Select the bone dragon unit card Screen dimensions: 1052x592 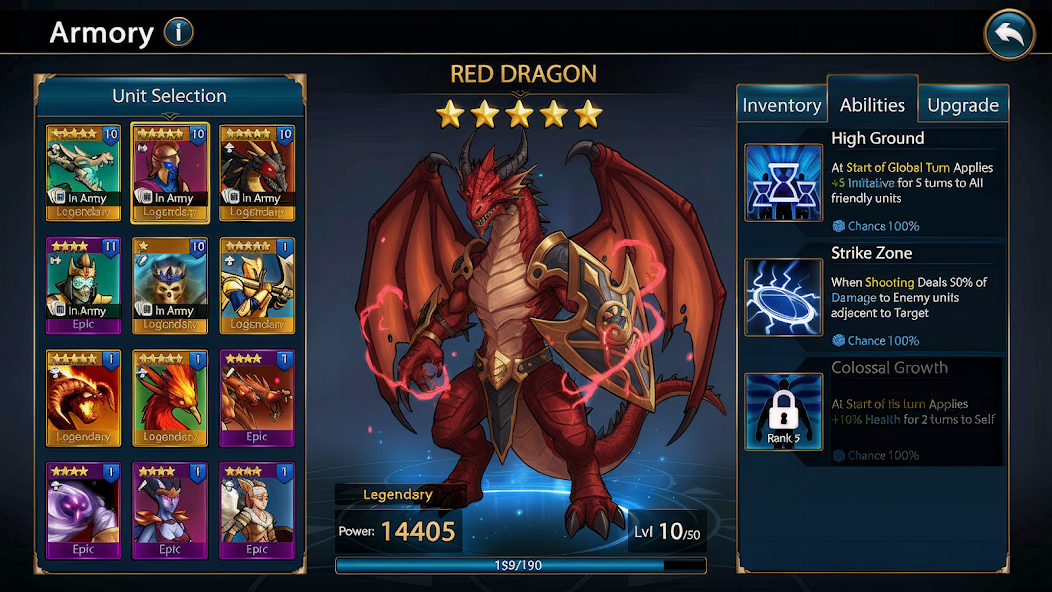[83, 172]
